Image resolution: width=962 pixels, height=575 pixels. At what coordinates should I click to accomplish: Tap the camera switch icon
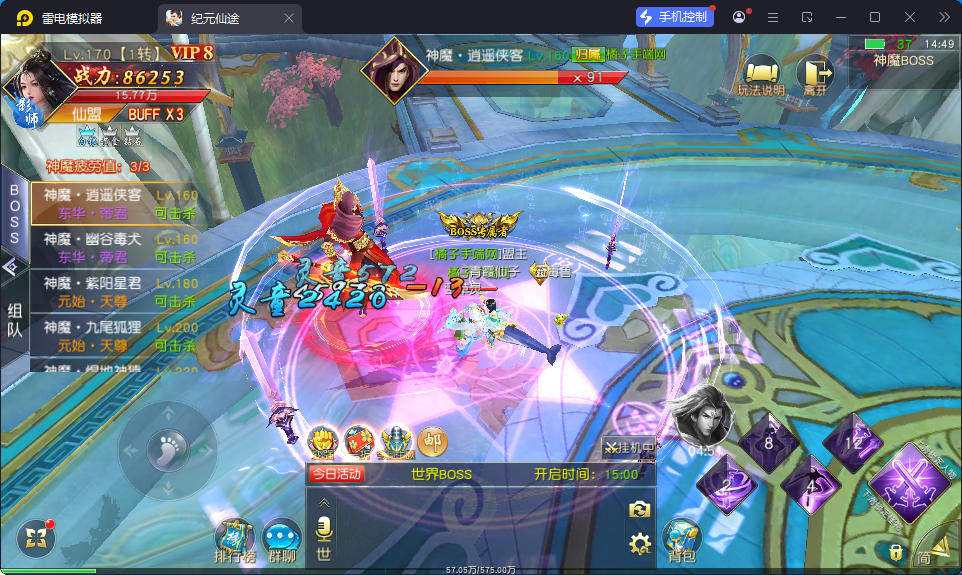pos(639,510)
